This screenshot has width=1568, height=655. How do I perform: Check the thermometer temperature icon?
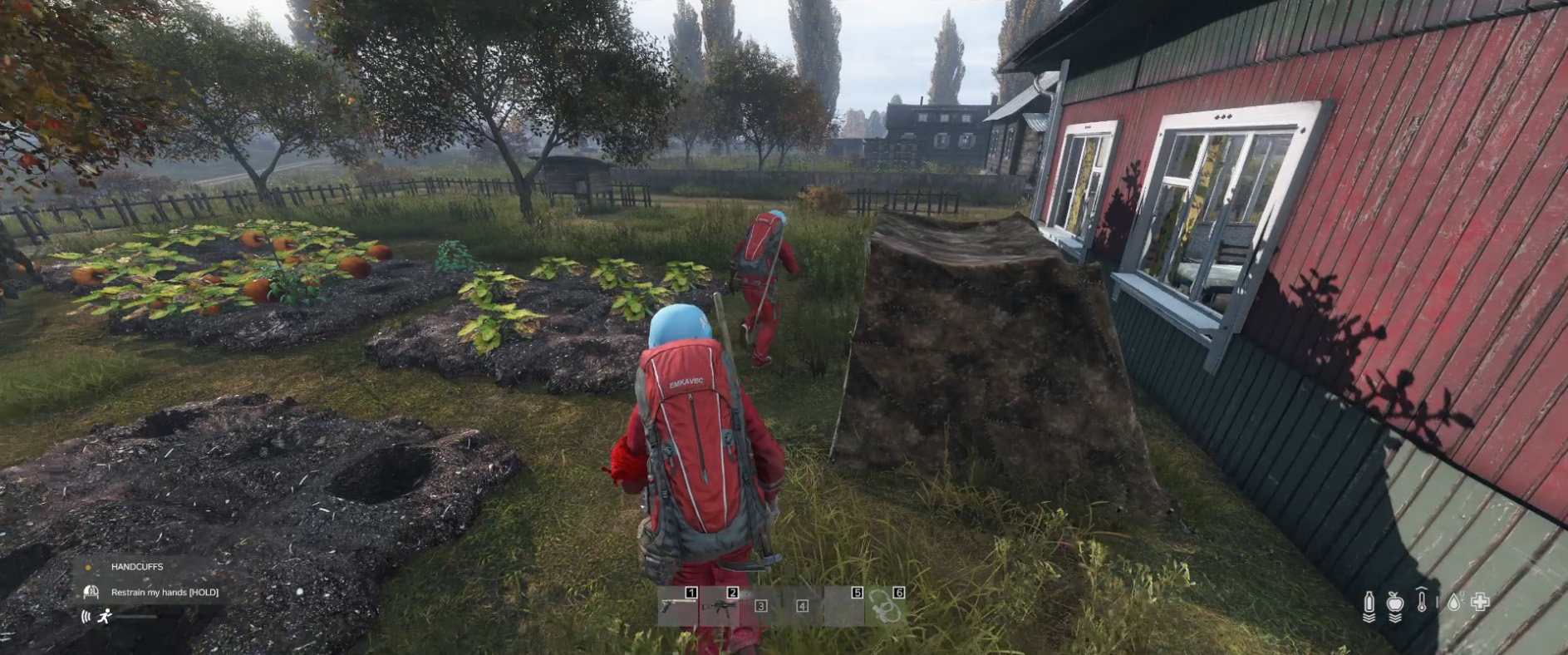tap(1422, 601)
